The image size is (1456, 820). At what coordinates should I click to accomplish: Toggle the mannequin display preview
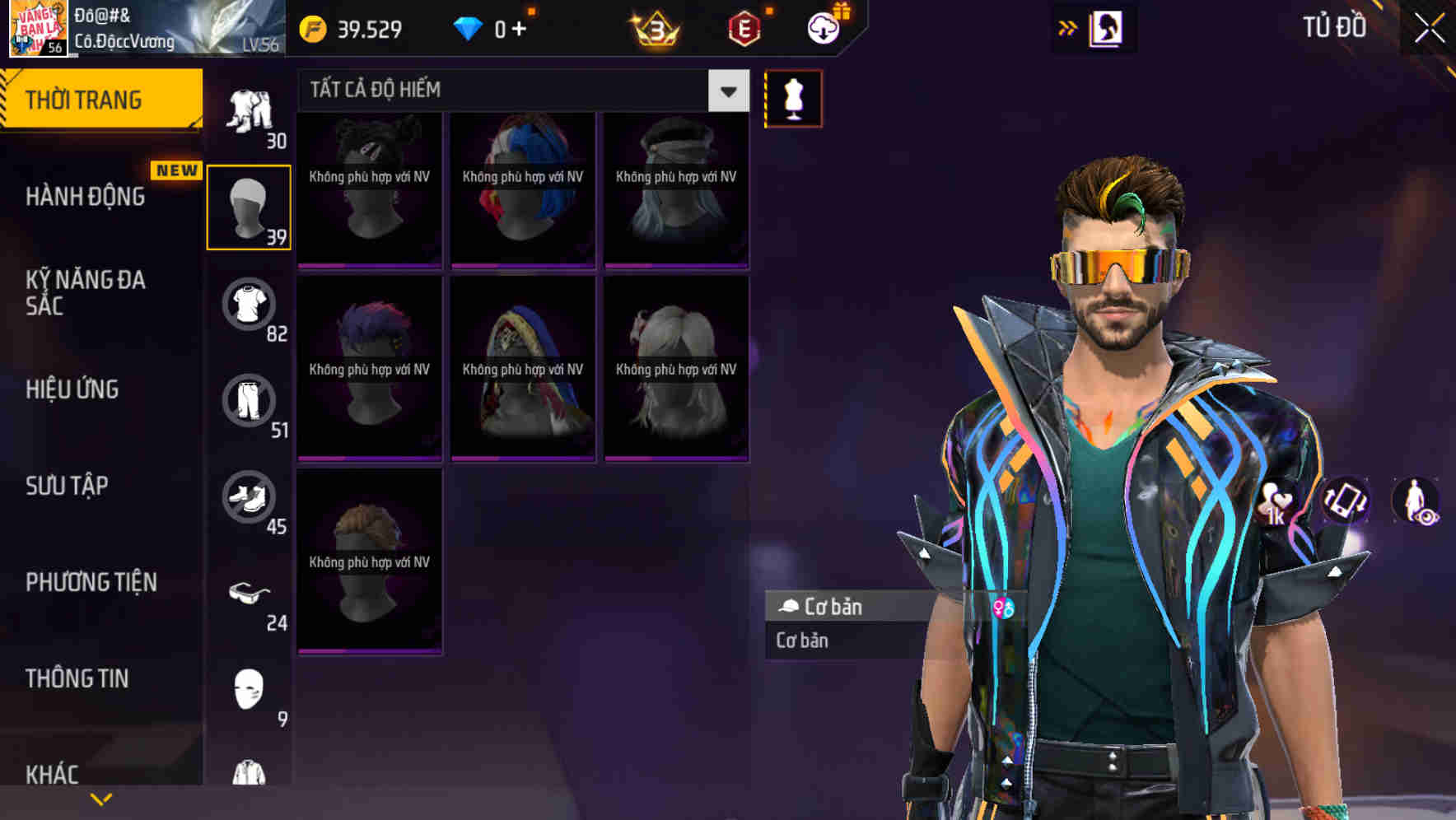[x=793, y=98]
